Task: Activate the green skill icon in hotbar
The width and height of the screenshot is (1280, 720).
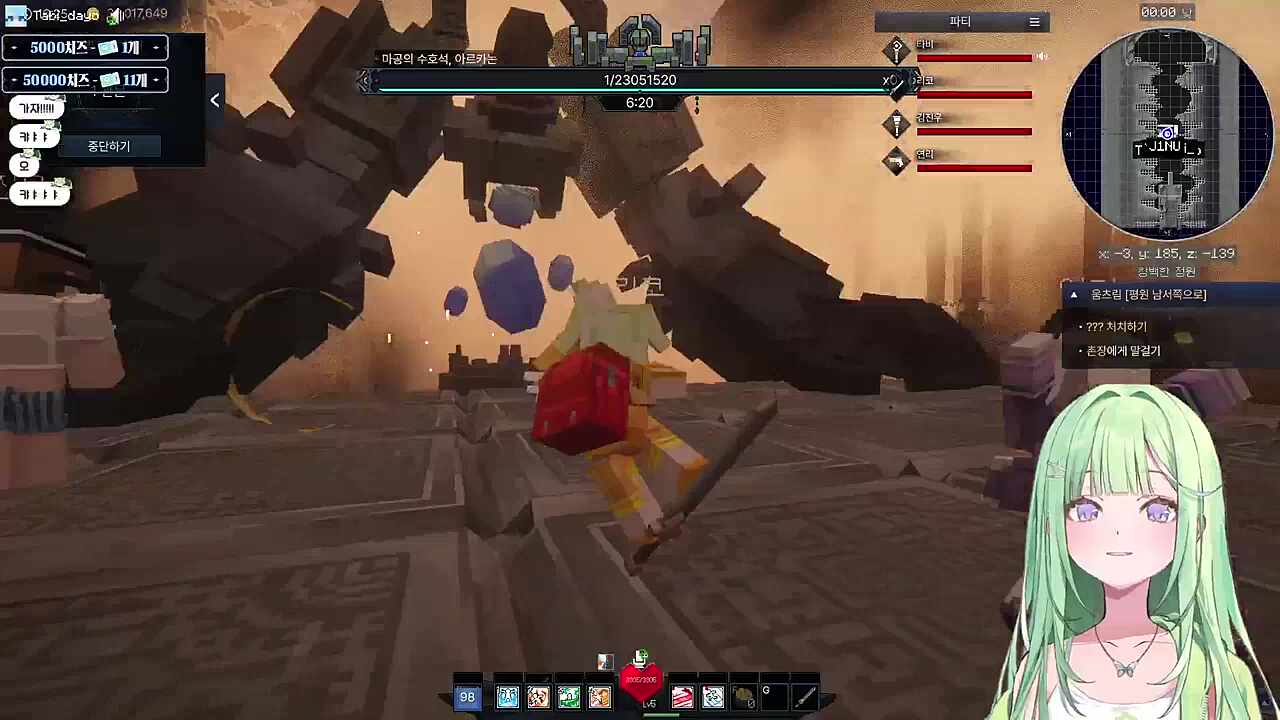Action: [569, 697]
